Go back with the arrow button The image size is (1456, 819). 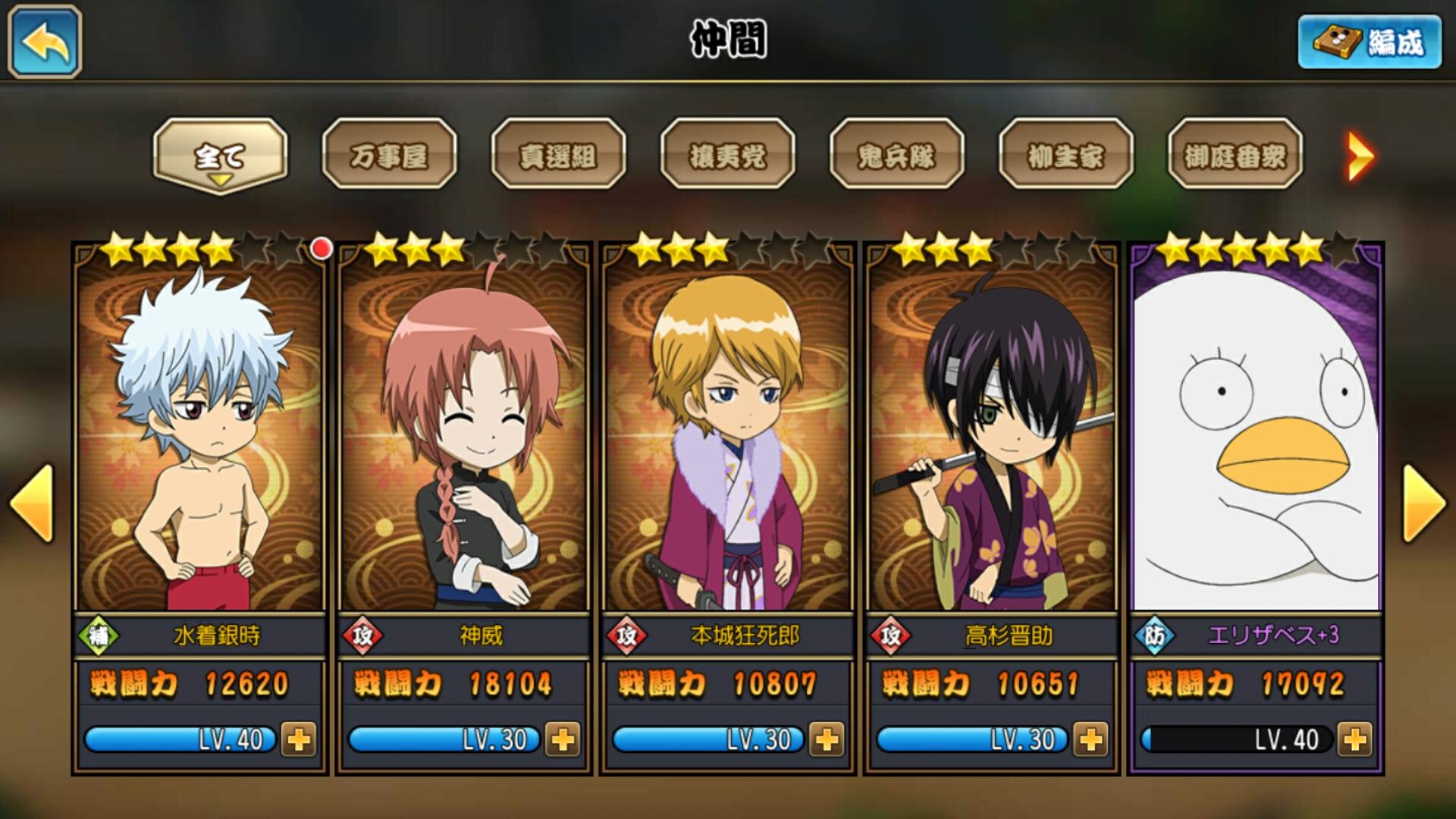click(x=45, y=42)
